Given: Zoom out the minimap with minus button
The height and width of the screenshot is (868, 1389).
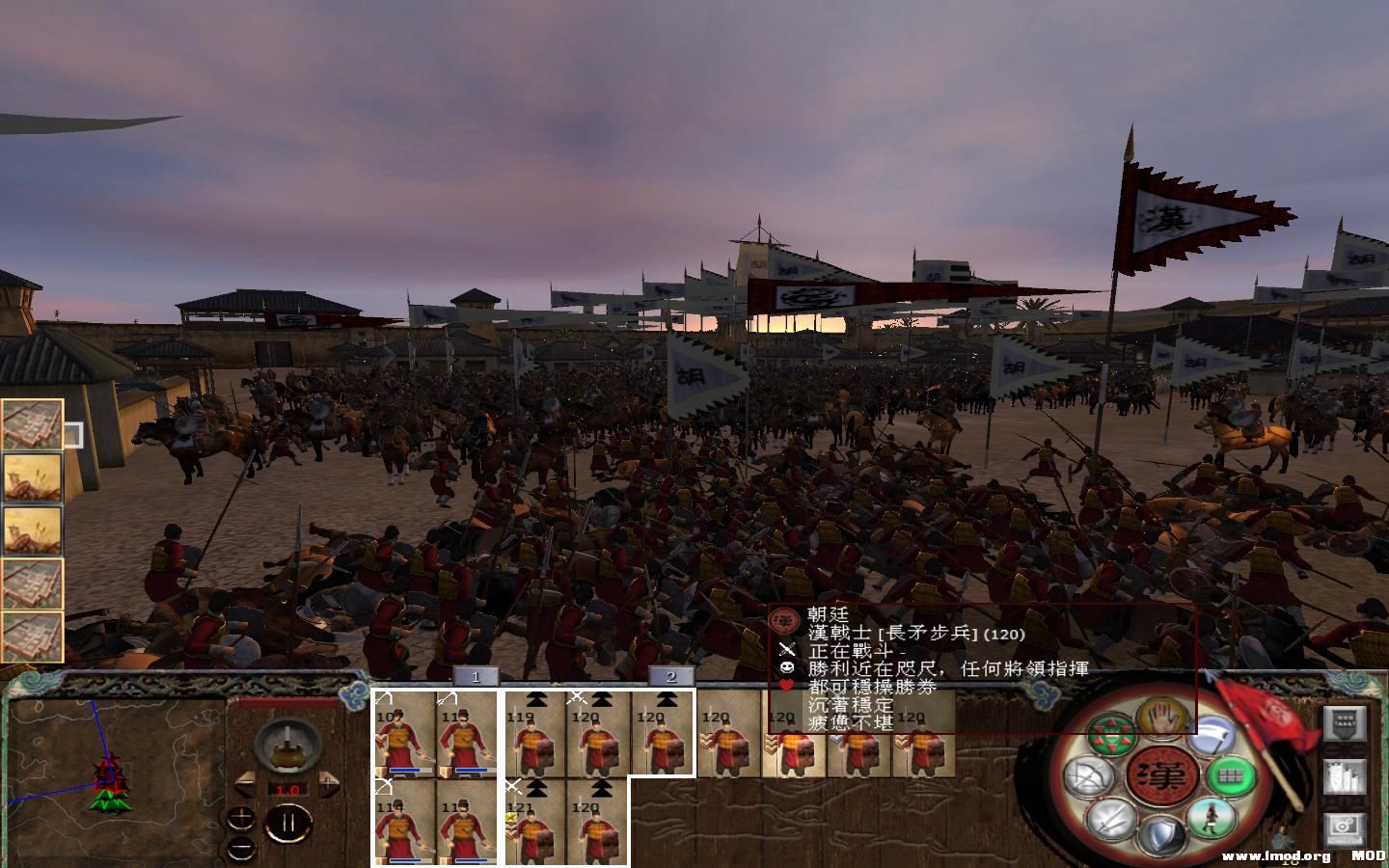Looking at the screenshot, I should [x=244, y=847].
